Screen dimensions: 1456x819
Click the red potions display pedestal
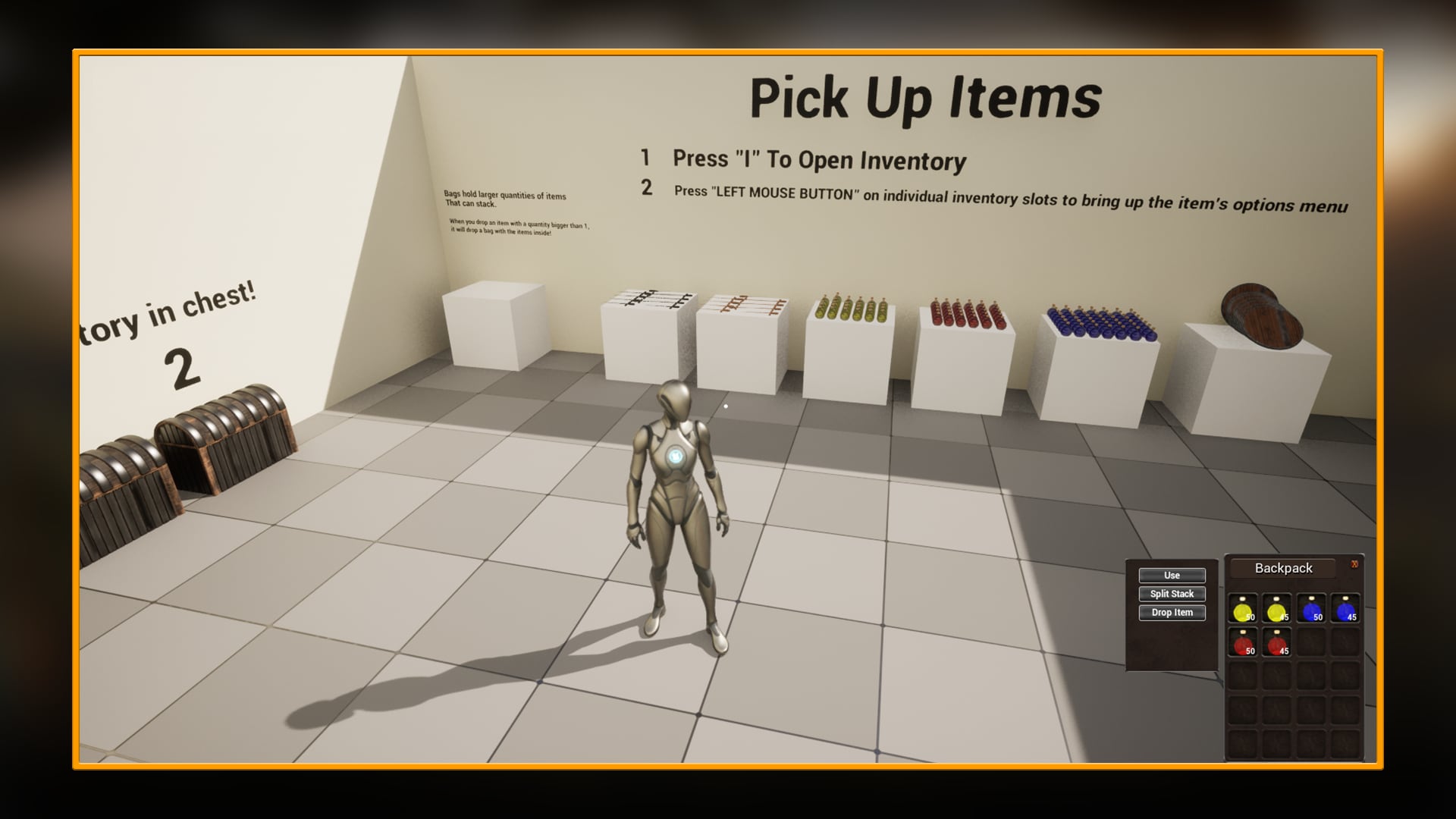pos(963,364)
